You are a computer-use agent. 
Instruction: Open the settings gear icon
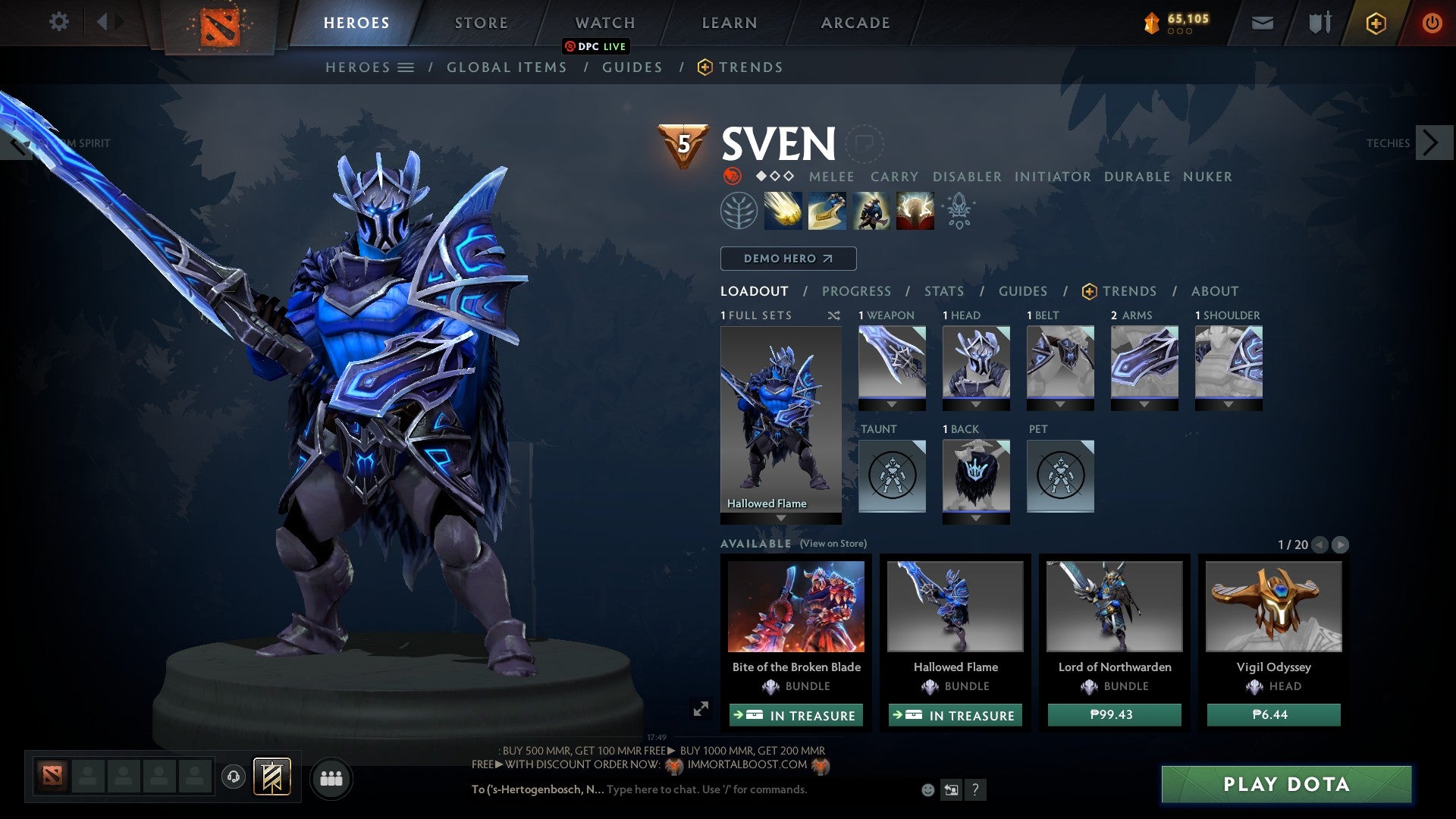[60, 23]
